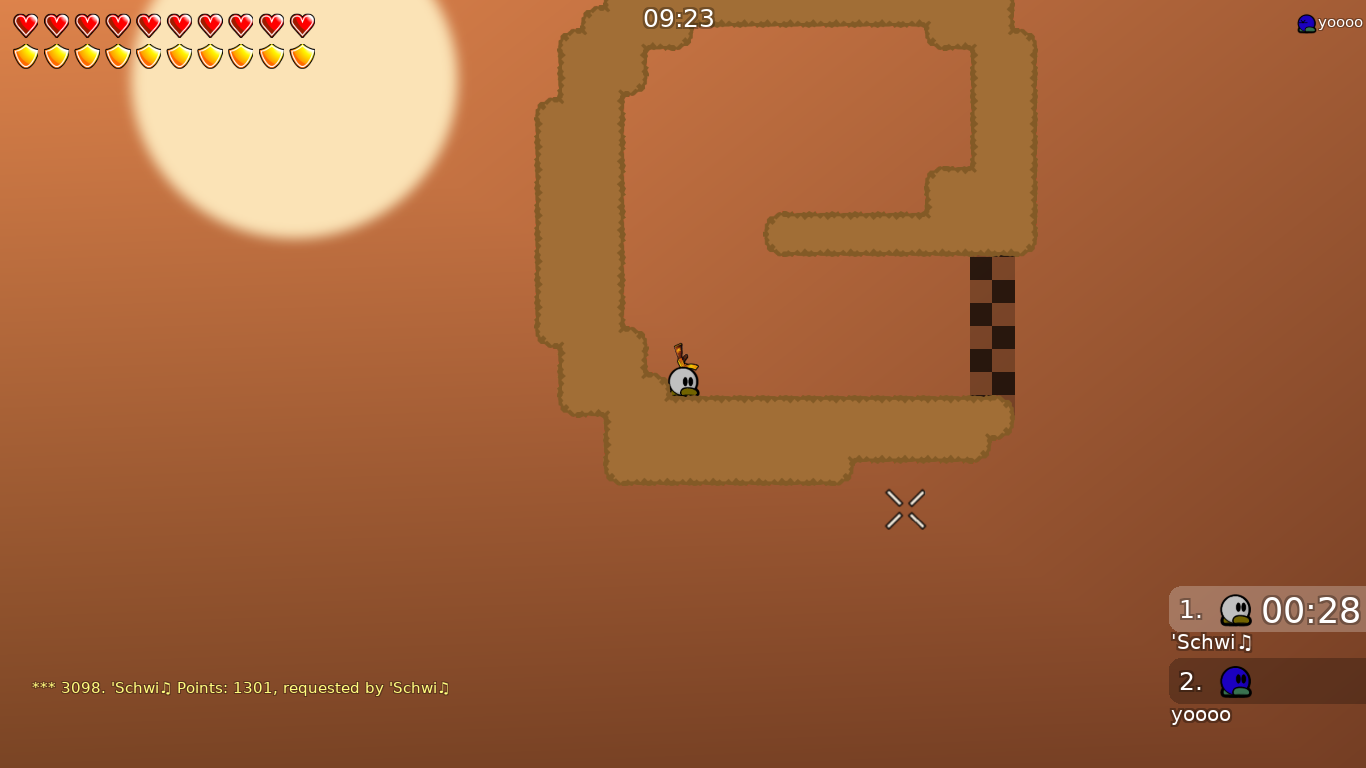Viewport: 1366px width, 768px height.
Task: Click 'Schwi's grey tee avatar on the leaderboard
Action: click(x=1236, y=610)
